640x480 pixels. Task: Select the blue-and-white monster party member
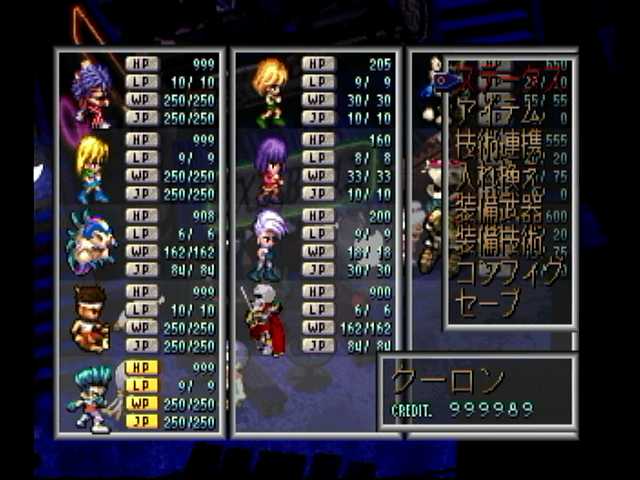pyautogui.click(x=92, y=243)
